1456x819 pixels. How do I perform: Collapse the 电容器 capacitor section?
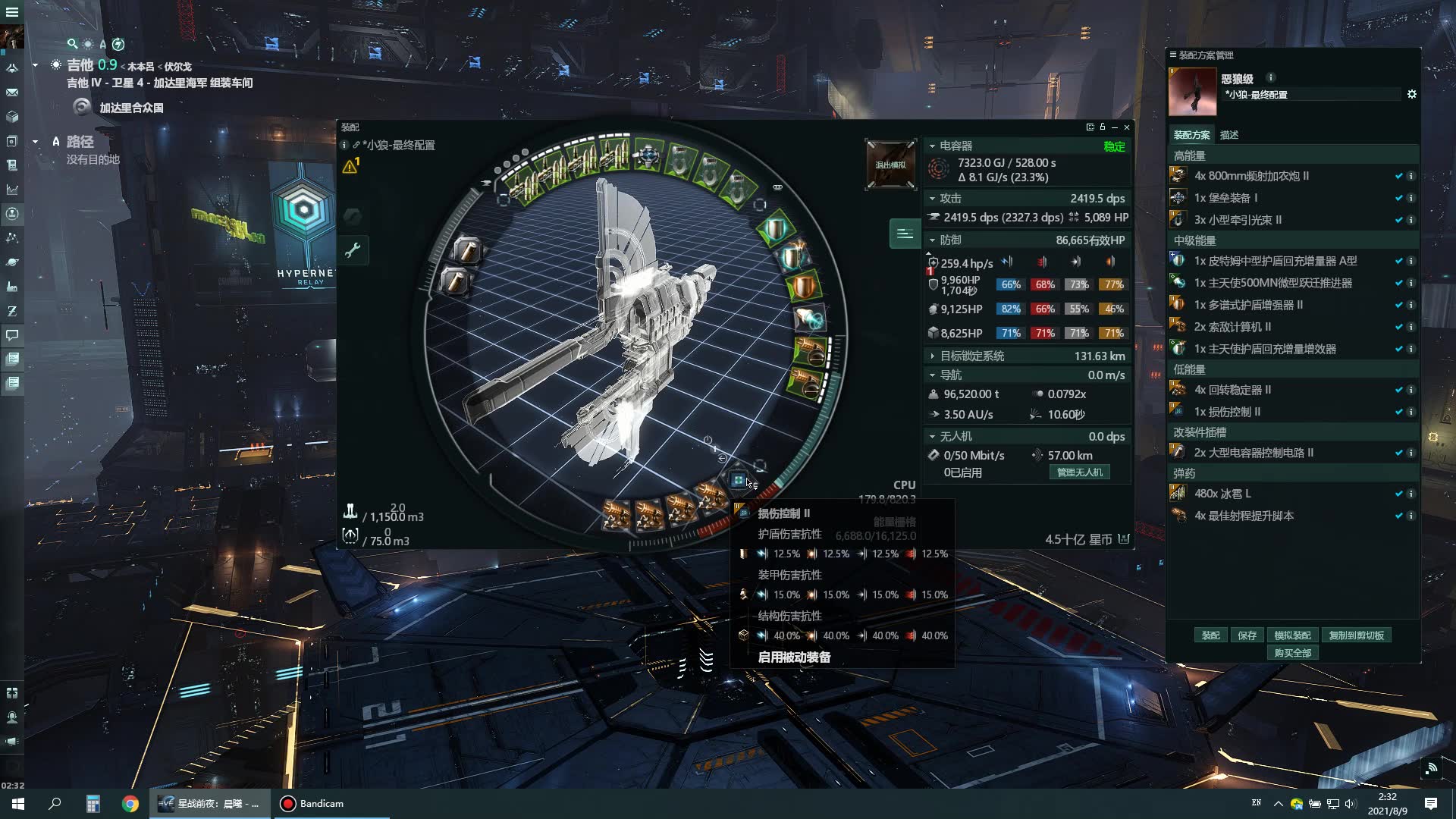coord(932,146)
